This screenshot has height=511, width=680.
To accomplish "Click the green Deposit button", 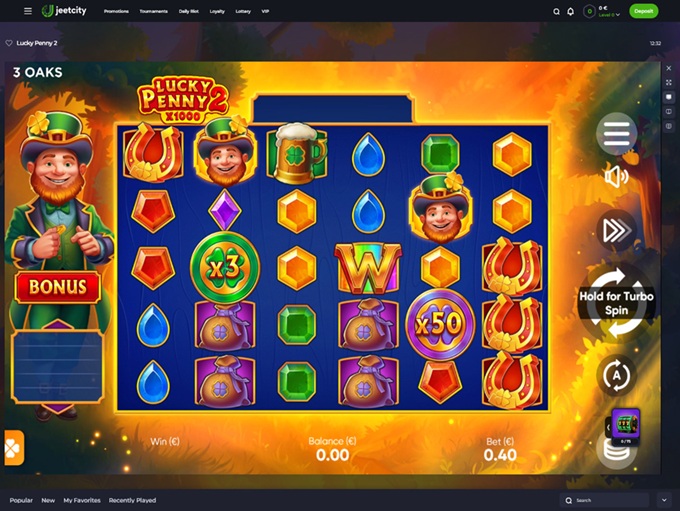I will [x=644, y=11].
